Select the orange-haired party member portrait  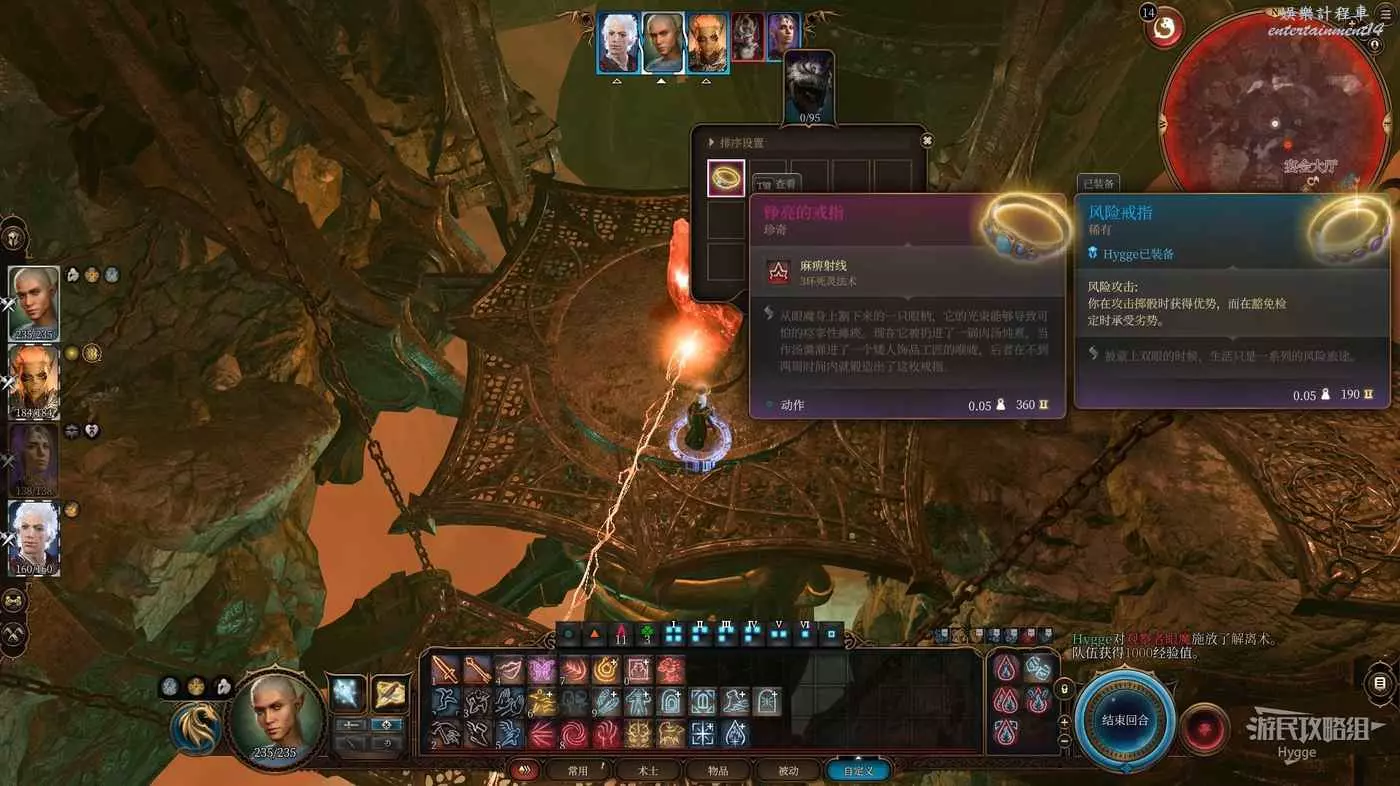[33, 382]
